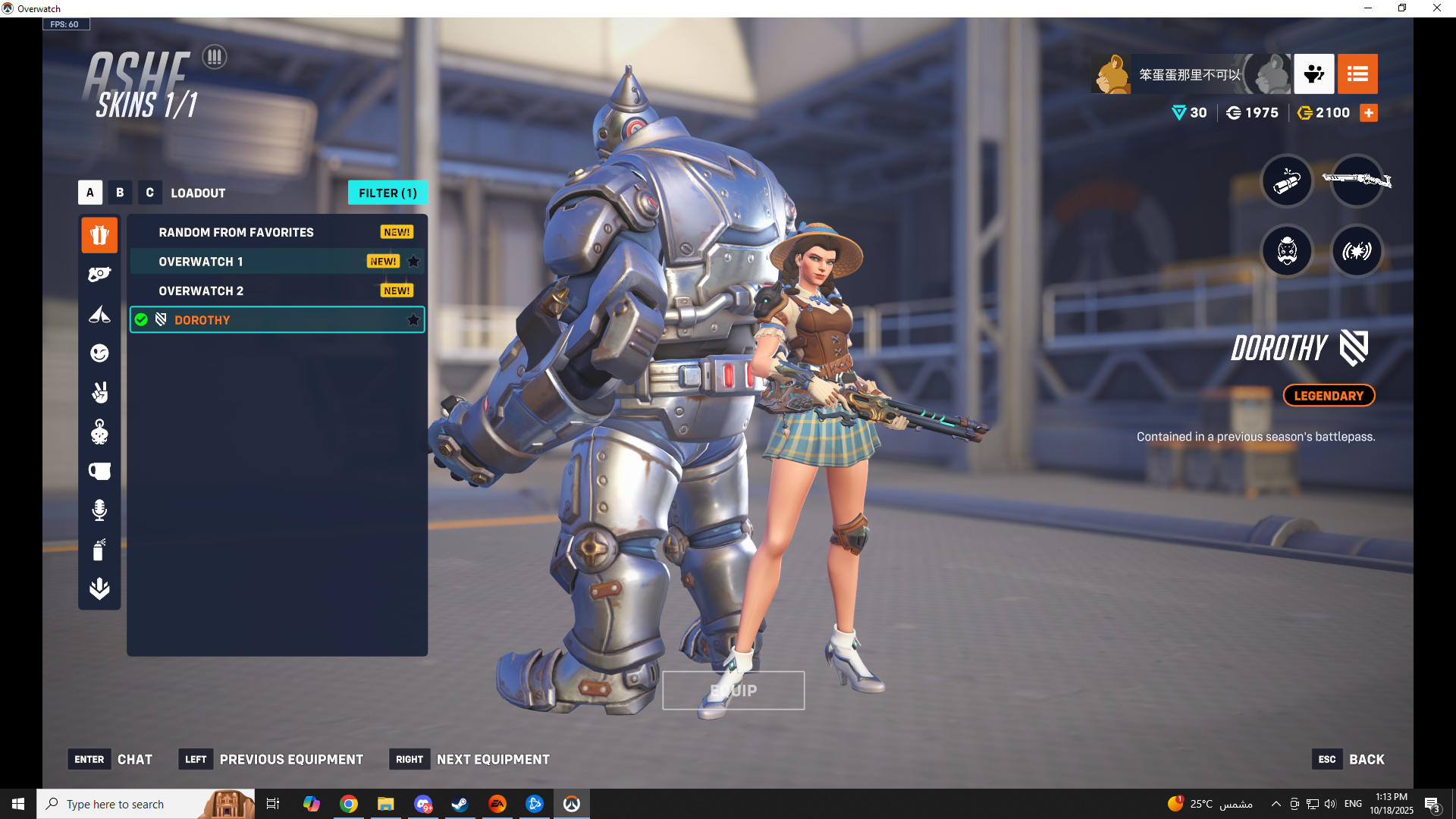This screenshot has height=819, width=1456.
Task: Switch to loadout C
Action: (x=149, y=193)
